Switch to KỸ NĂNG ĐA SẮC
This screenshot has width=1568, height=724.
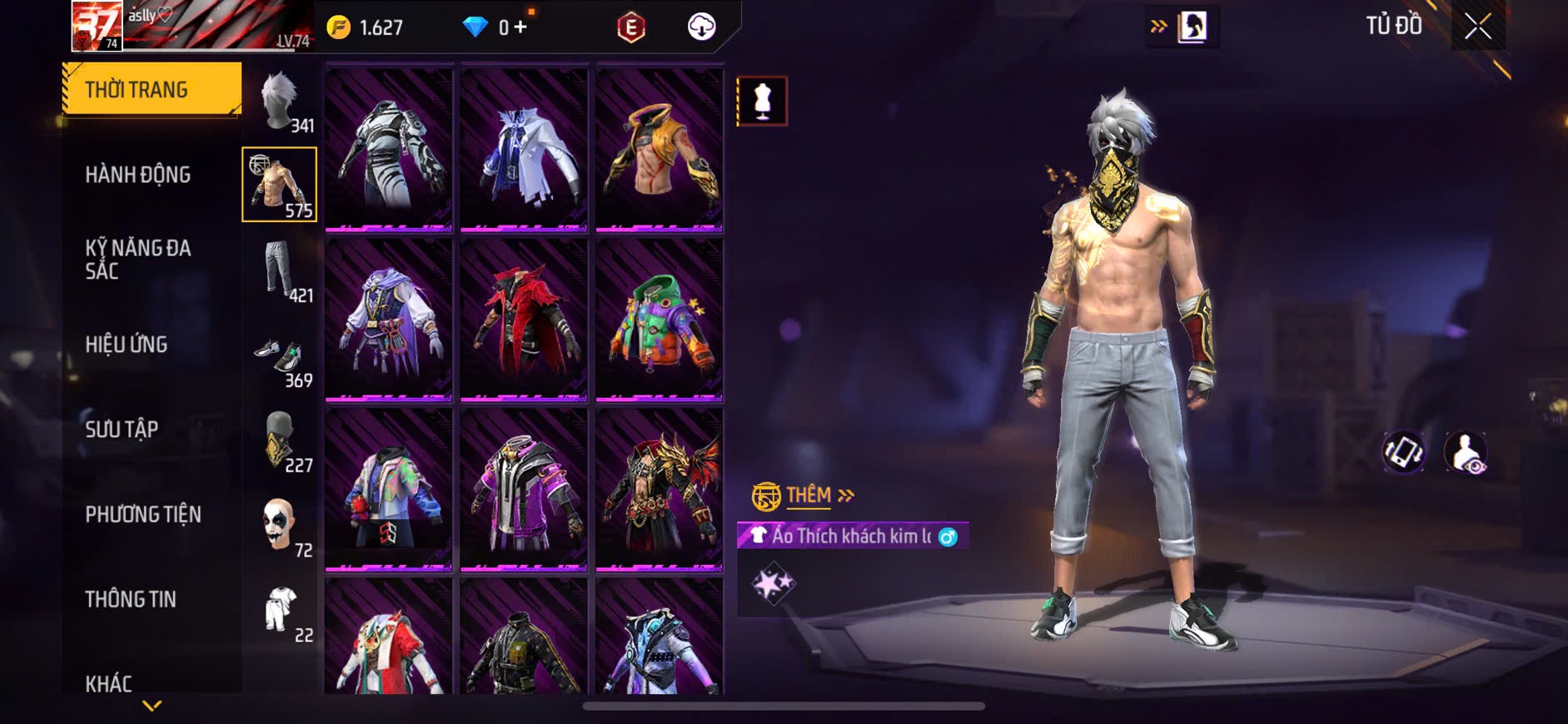point(138,259)
